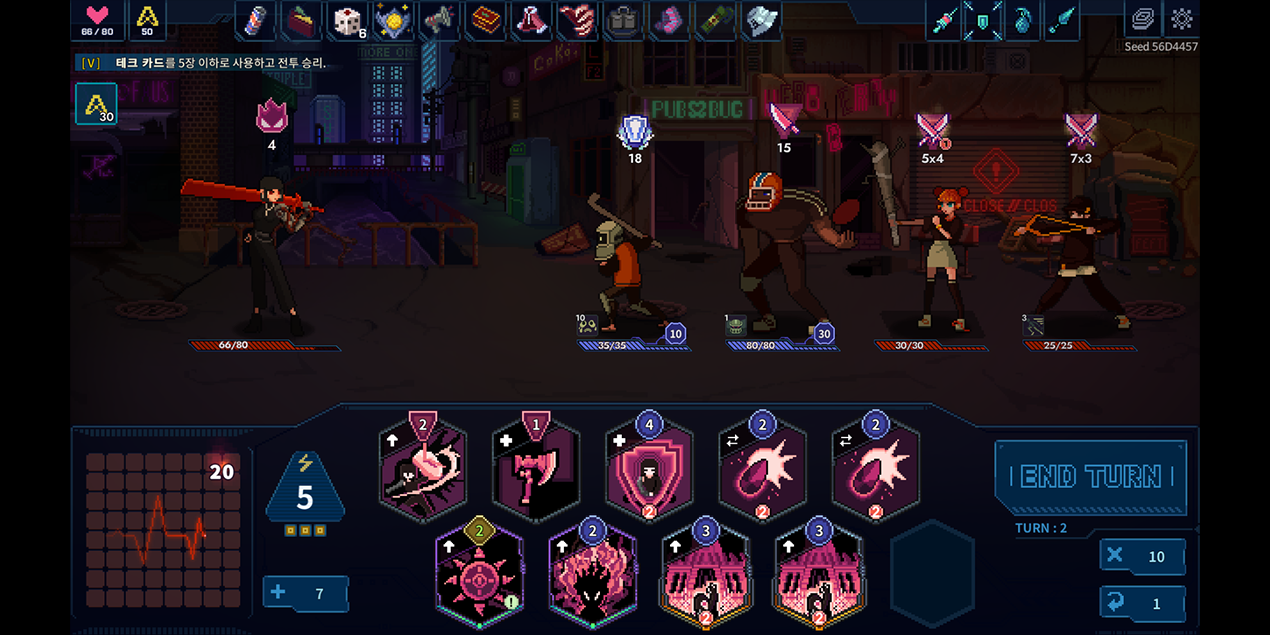This screenshot has height=635, width=1270.
Task: Inspect the briefcase relic
Action: pyautogui.click(x=624, y=21)
